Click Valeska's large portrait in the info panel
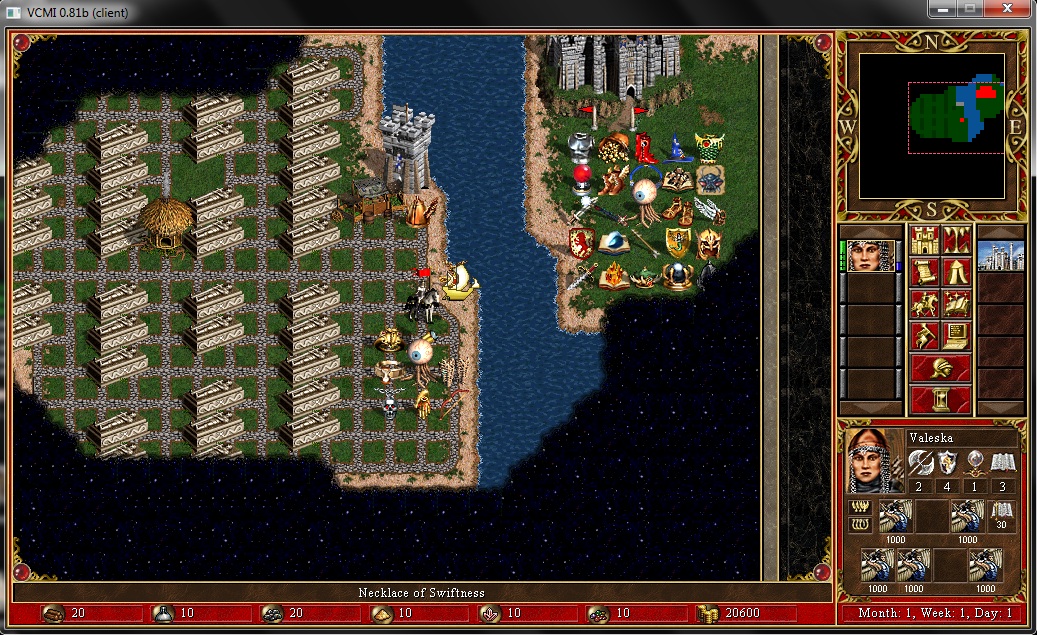The image size is (1037, 635). [x=872, y=460]
